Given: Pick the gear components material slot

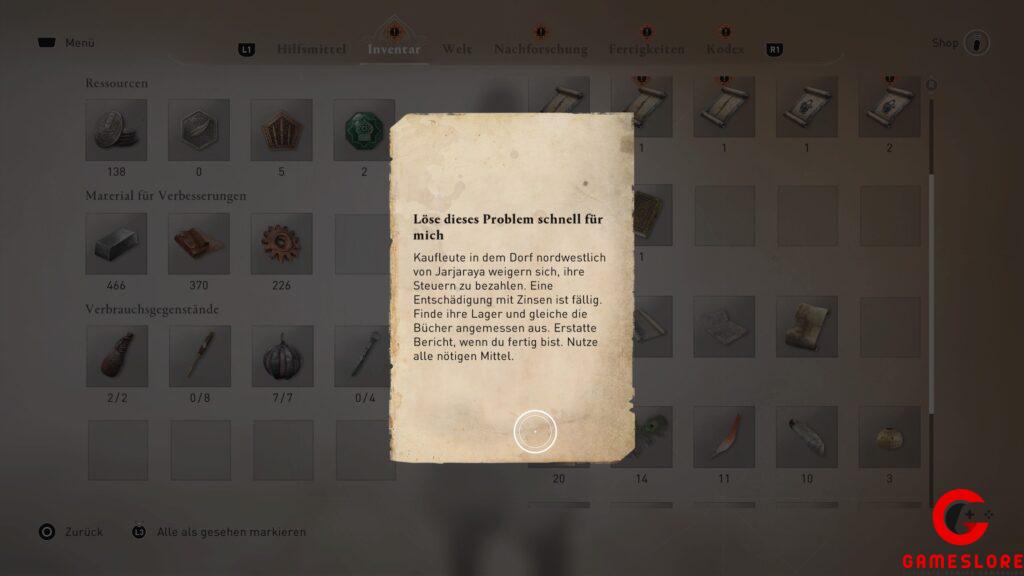Looking at the screenshot, I should click(281, 243).
